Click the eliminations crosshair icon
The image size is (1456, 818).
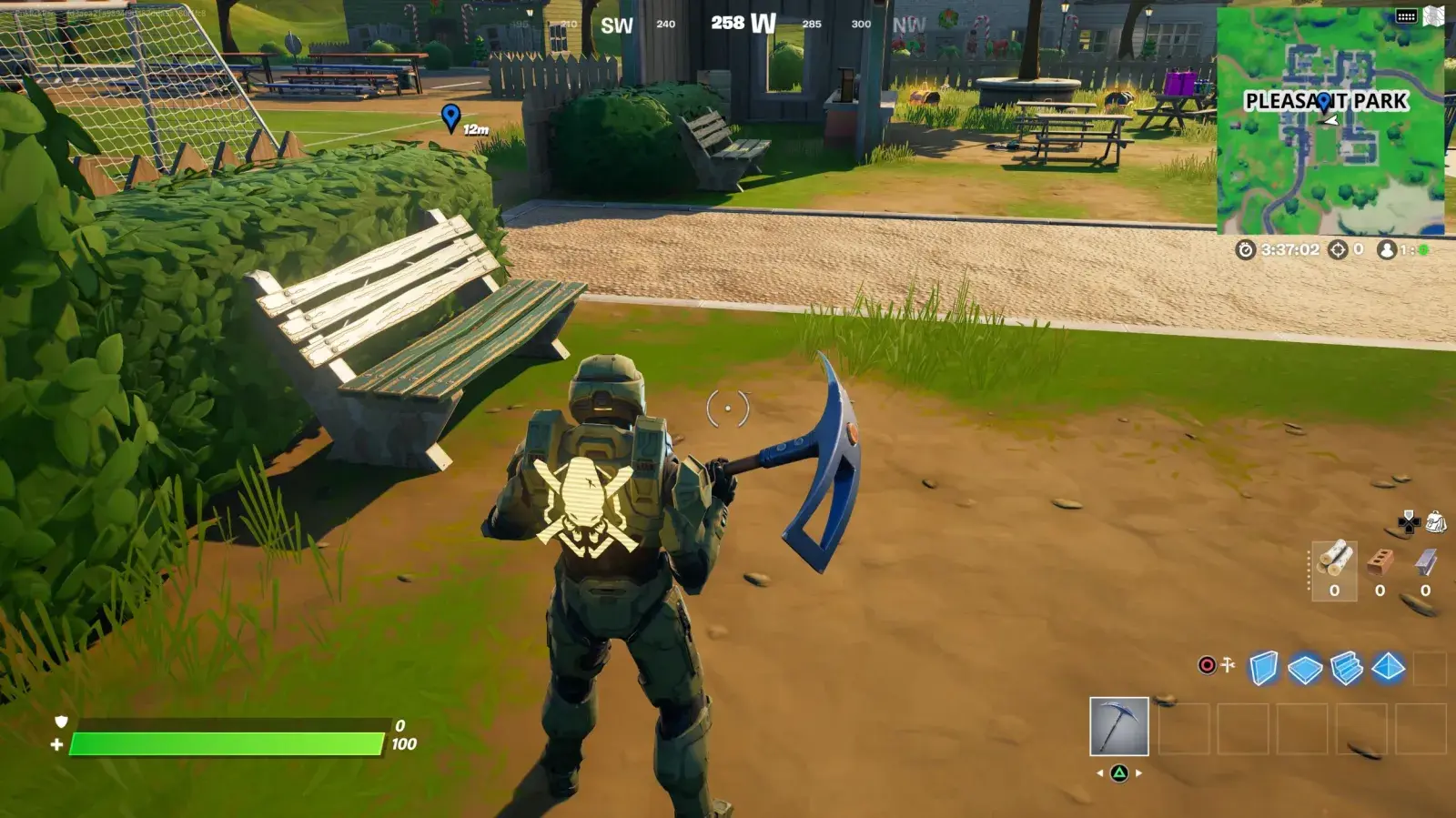tap(1337, 250)
